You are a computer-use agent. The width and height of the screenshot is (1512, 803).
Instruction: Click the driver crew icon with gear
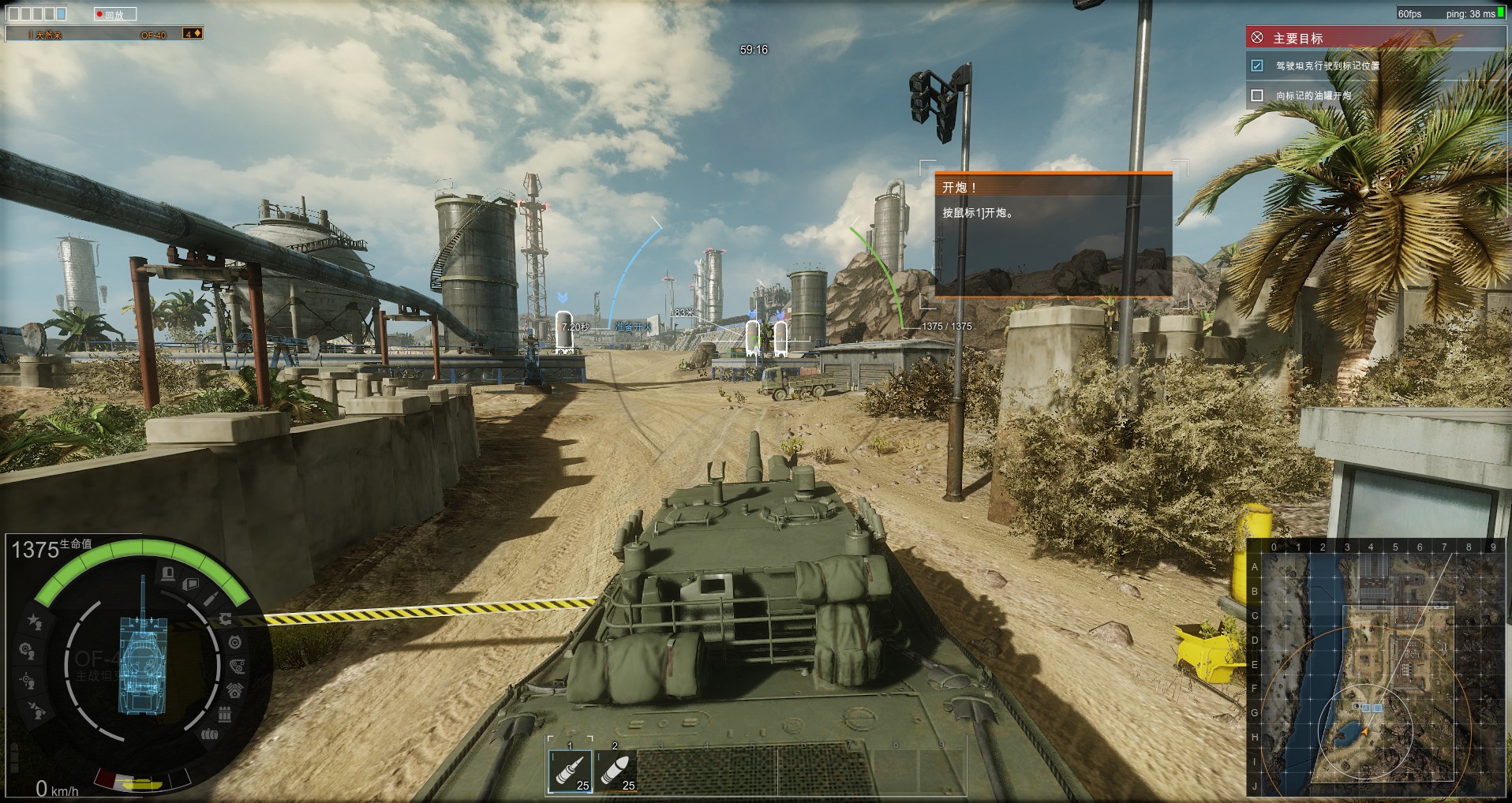pyautogui.click(x=26, y=651)
